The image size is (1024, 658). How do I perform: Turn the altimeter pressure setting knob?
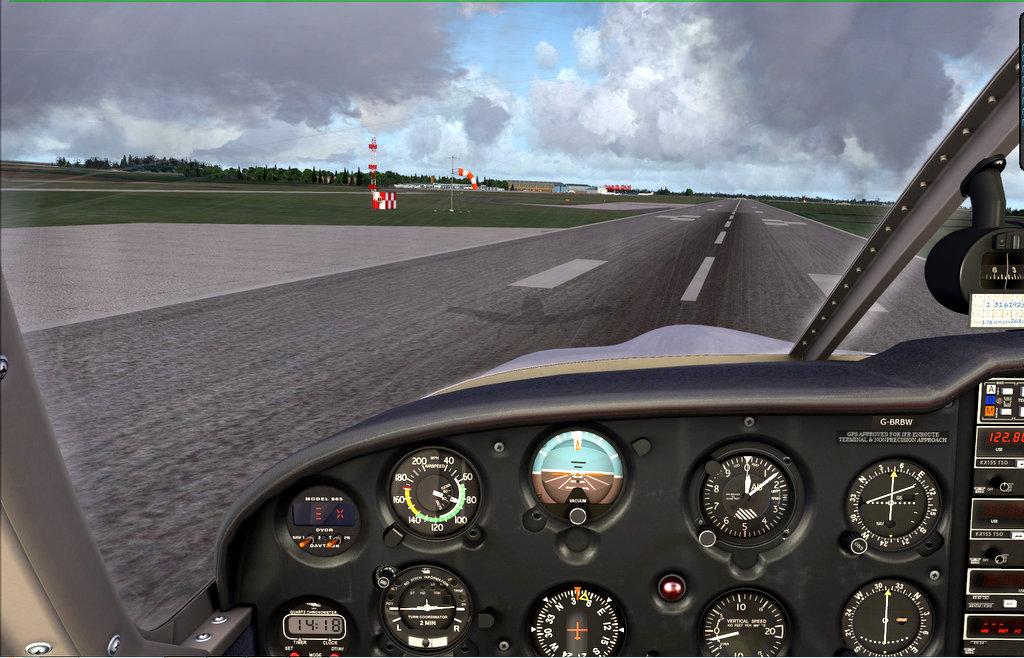click(x=707, y=538)
